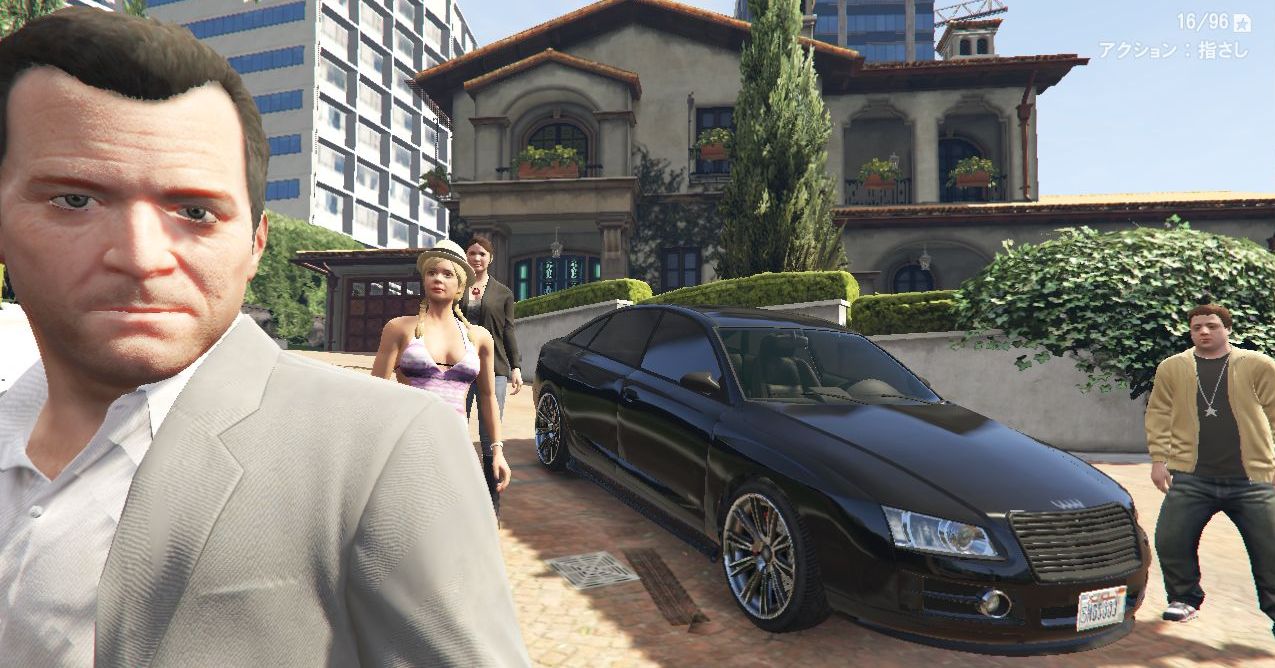
Task: Click the photo gallery icon beside 16/96
Action: pos(1242,22)
